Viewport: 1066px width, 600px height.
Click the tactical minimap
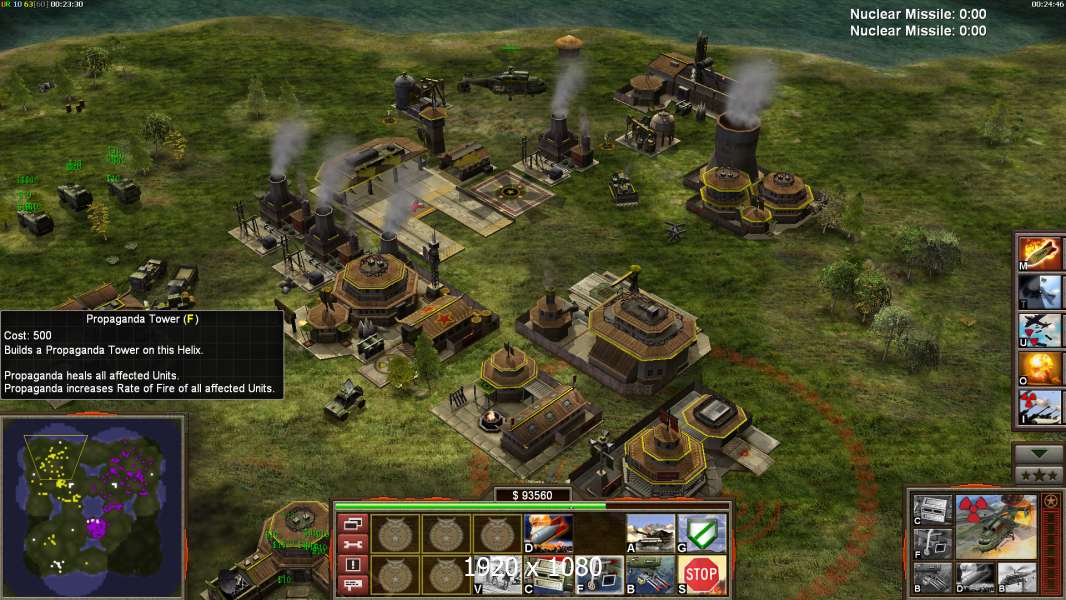[93, 506]
